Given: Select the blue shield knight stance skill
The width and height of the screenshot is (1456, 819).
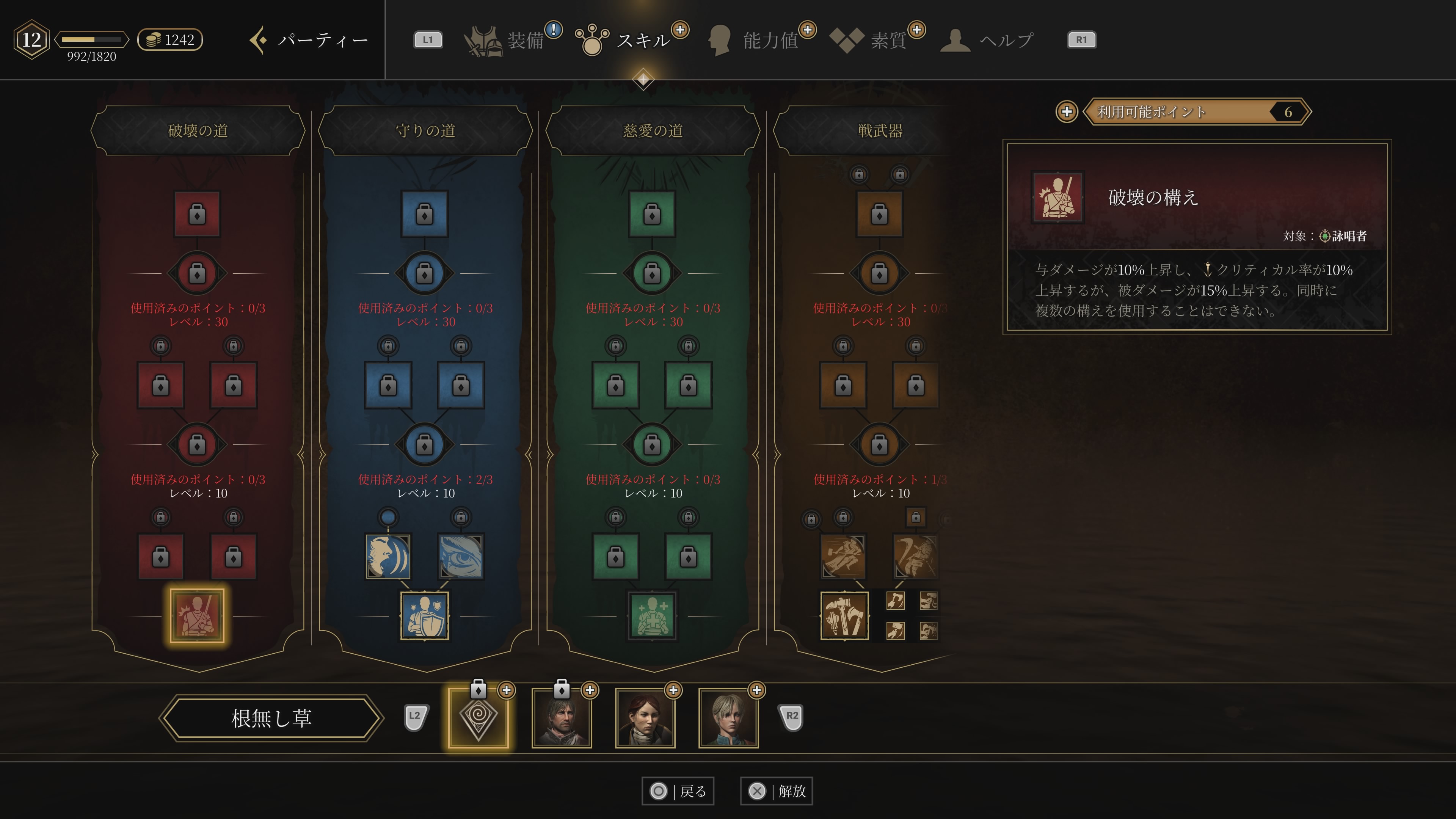Looking at the screenshot, I should pos(425,615).
